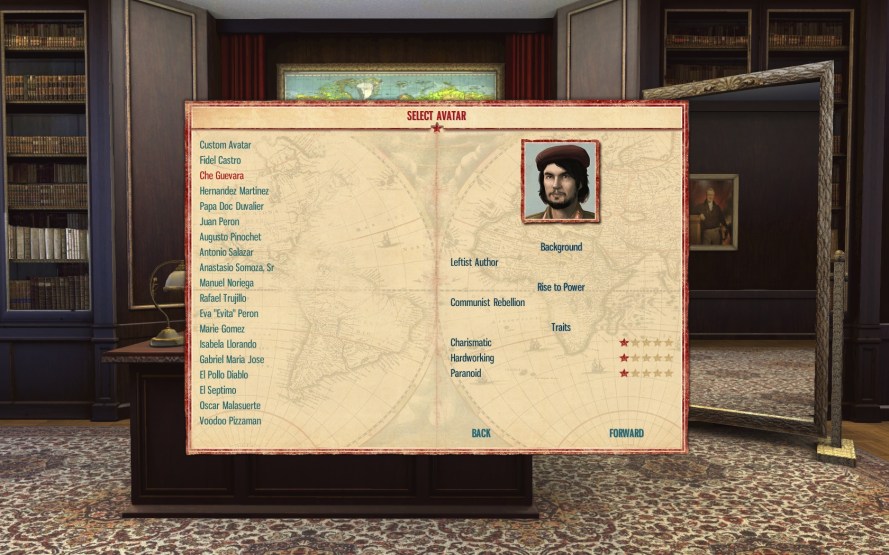This screenshot has width=889, height=555.
Task: Choose Anastasio Somoza, Sr
Action: pos(236,268)
